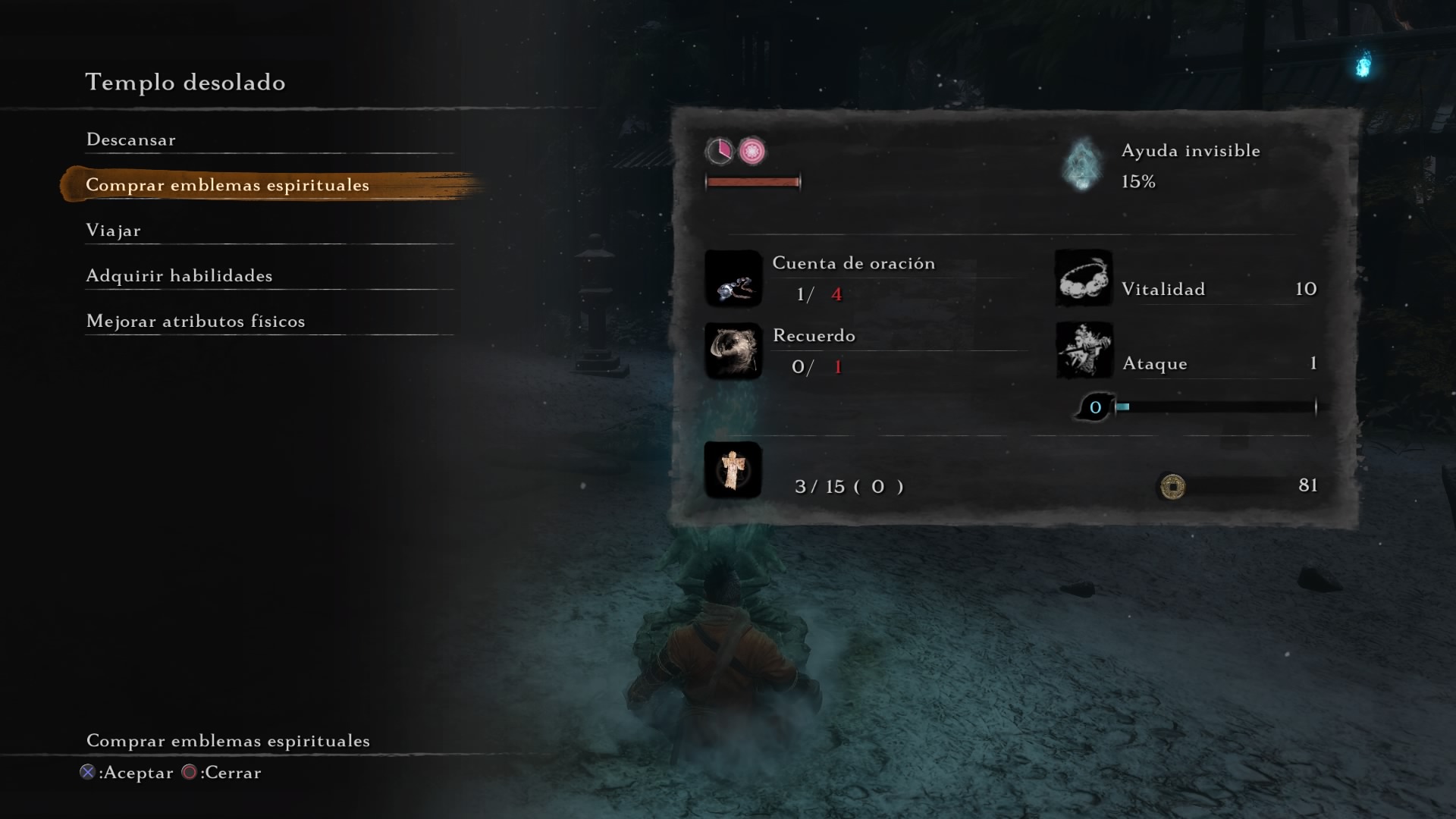Select the Vitalidad necklace icon
This screenshot has height=819, width=1456.
click(1084, 278)
